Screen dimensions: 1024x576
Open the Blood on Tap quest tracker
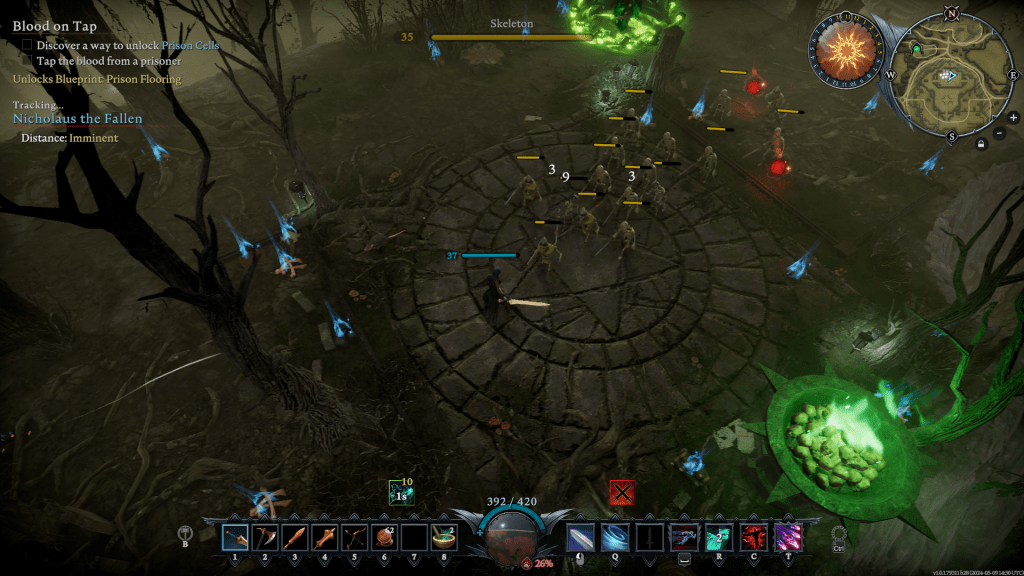click(55, 27)
